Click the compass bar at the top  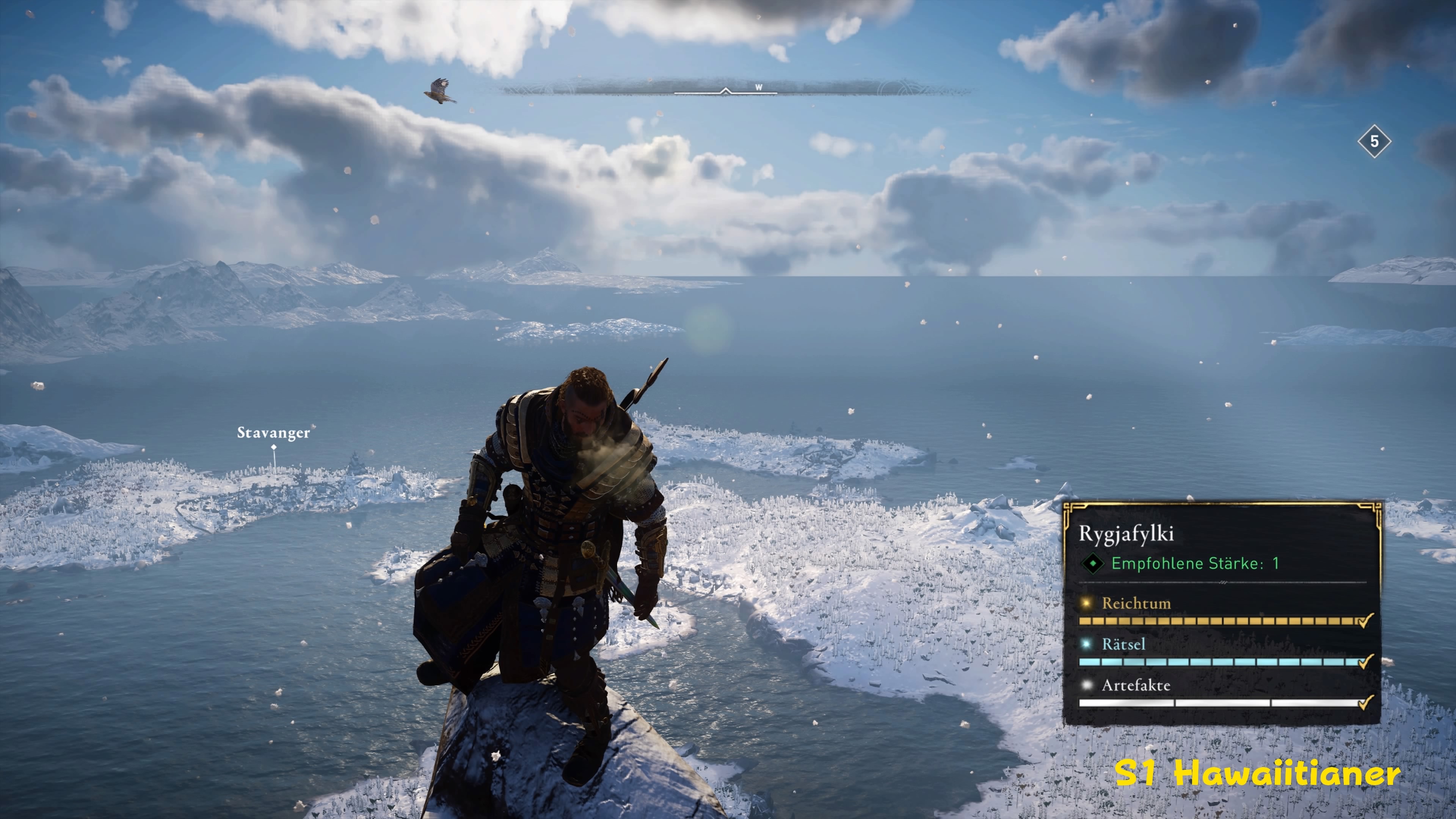(x=735, y=89)
